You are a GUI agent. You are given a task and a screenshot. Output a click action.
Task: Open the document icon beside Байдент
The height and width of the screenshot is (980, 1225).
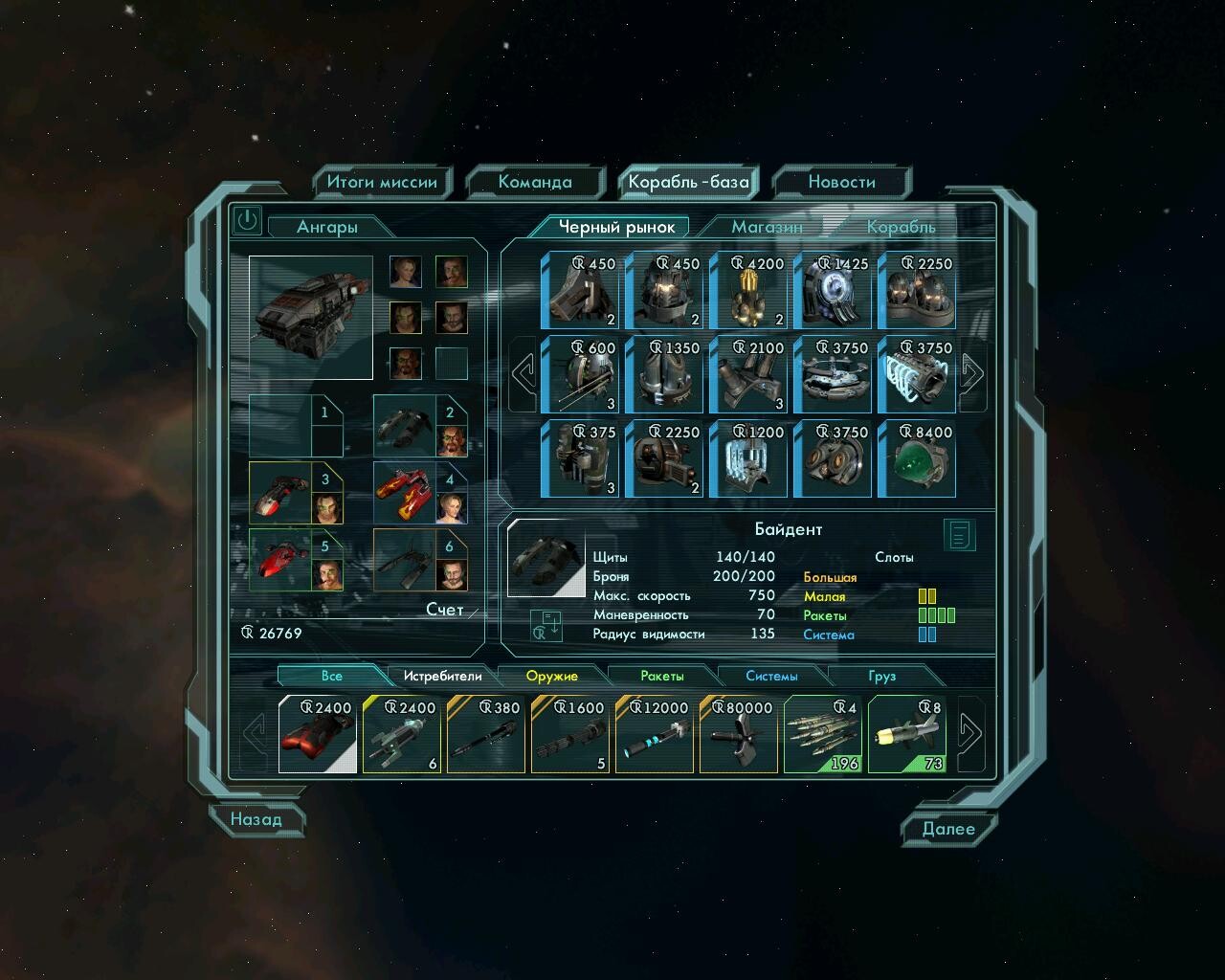pos(959,535)
